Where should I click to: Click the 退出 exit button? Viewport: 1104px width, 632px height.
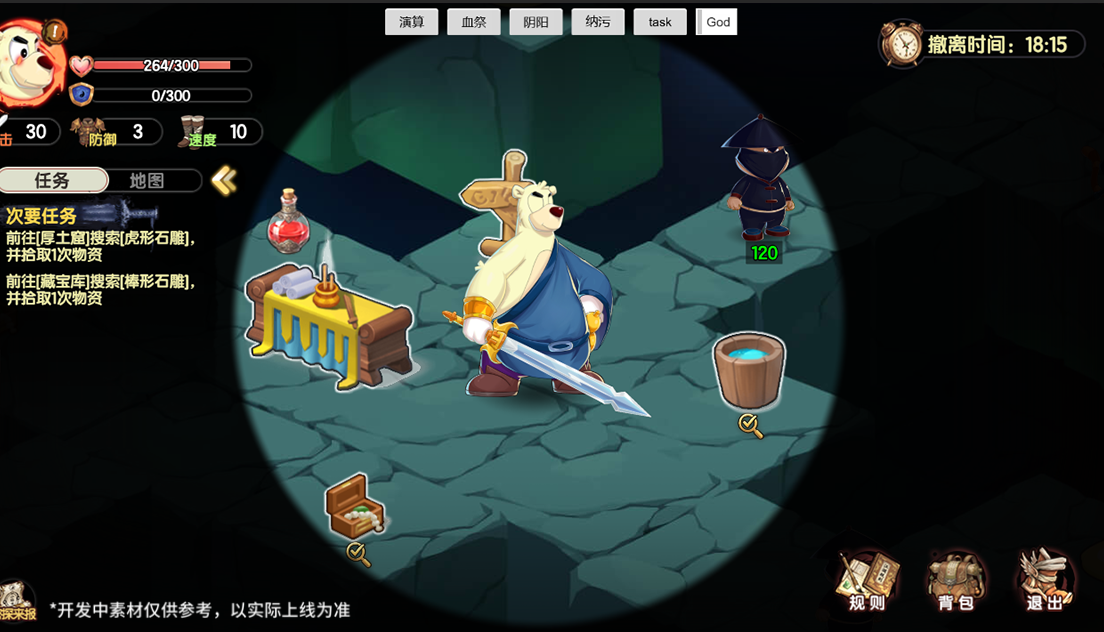1043,580
